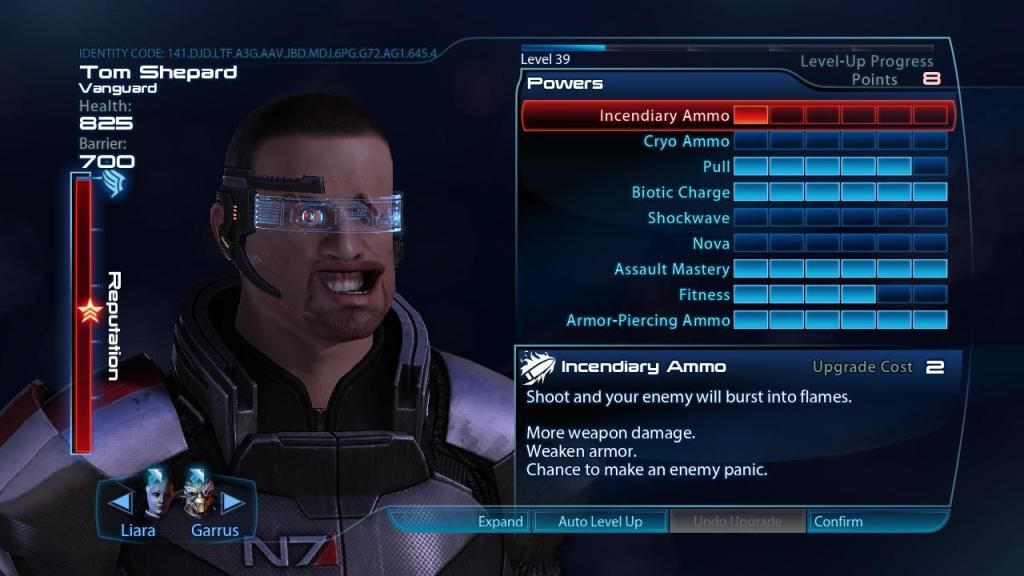Viewport: 1024px width, 576px height.
Task: Click the left squad-member arrow
Action: coord(120,501)
